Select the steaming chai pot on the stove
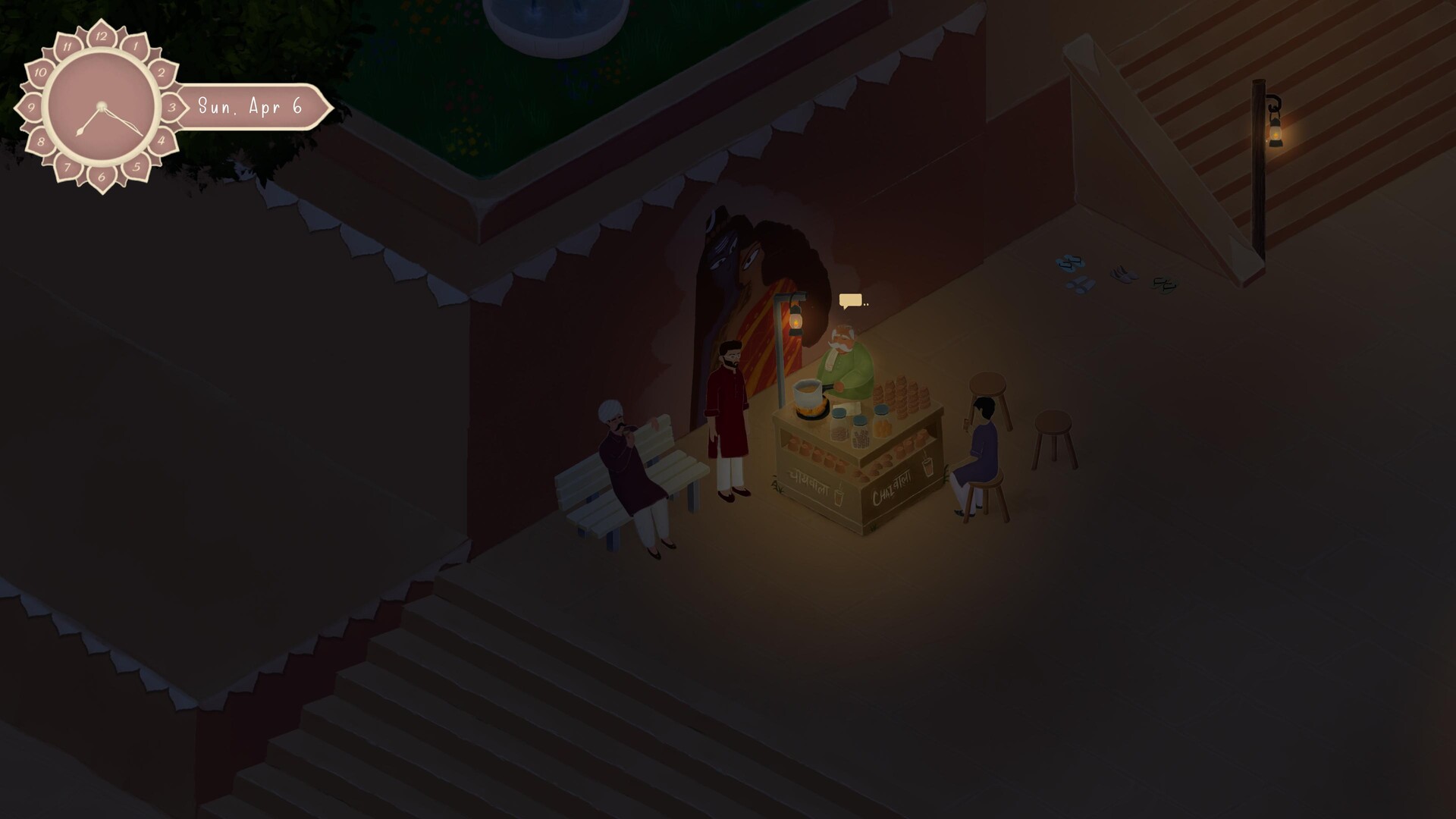 click(805, 391)
